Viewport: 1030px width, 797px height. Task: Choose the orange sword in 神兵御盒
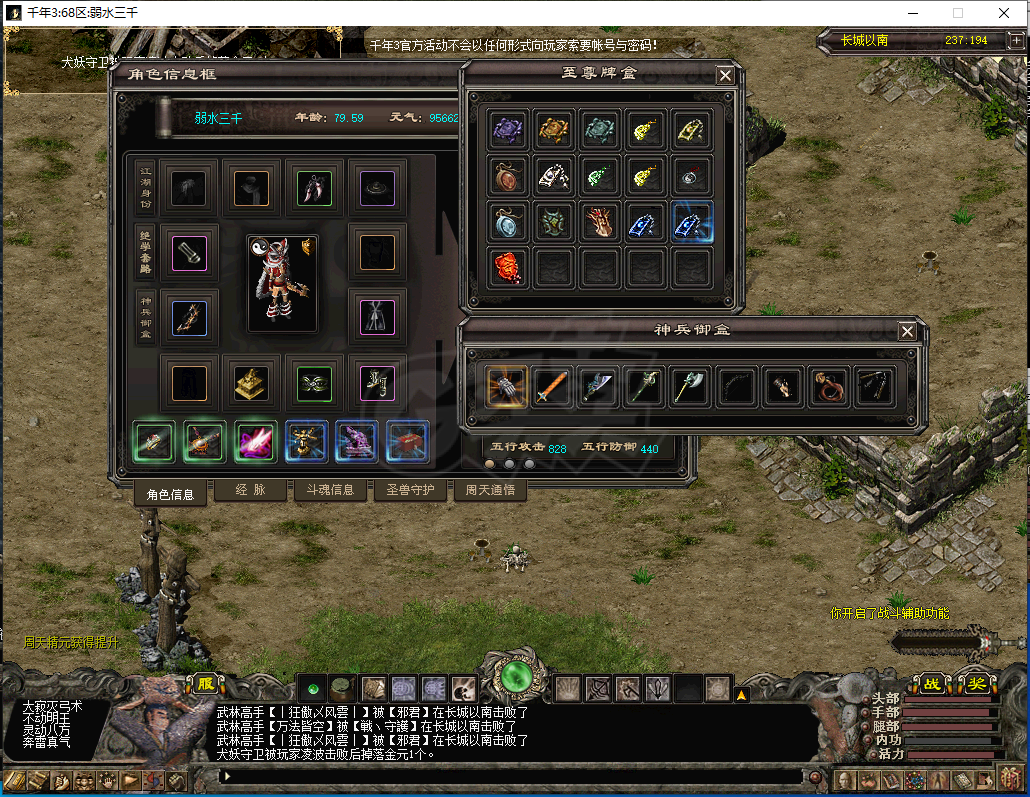tap(553, 386)
